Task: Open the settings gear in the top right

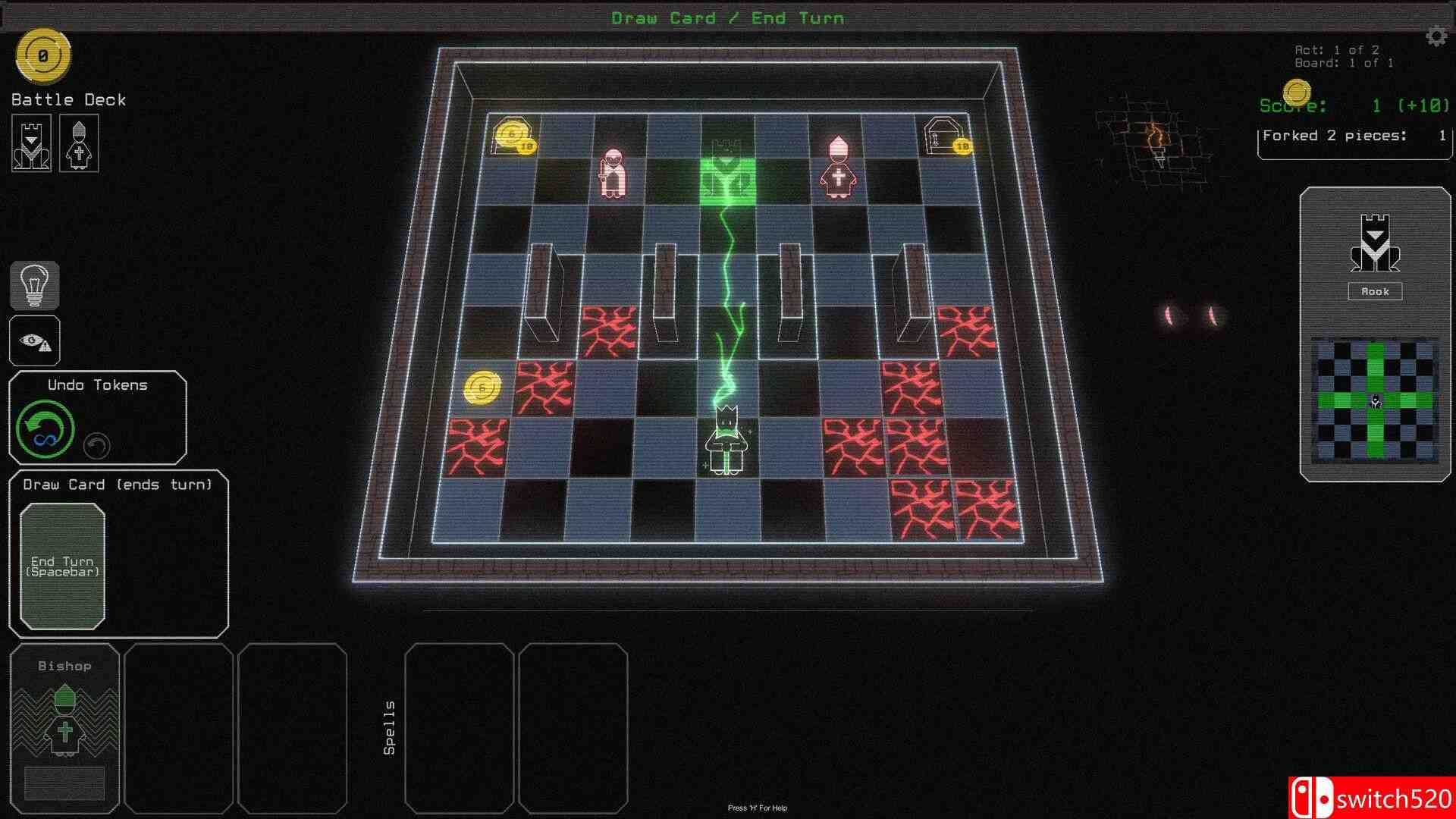Action: (1436, 34)
